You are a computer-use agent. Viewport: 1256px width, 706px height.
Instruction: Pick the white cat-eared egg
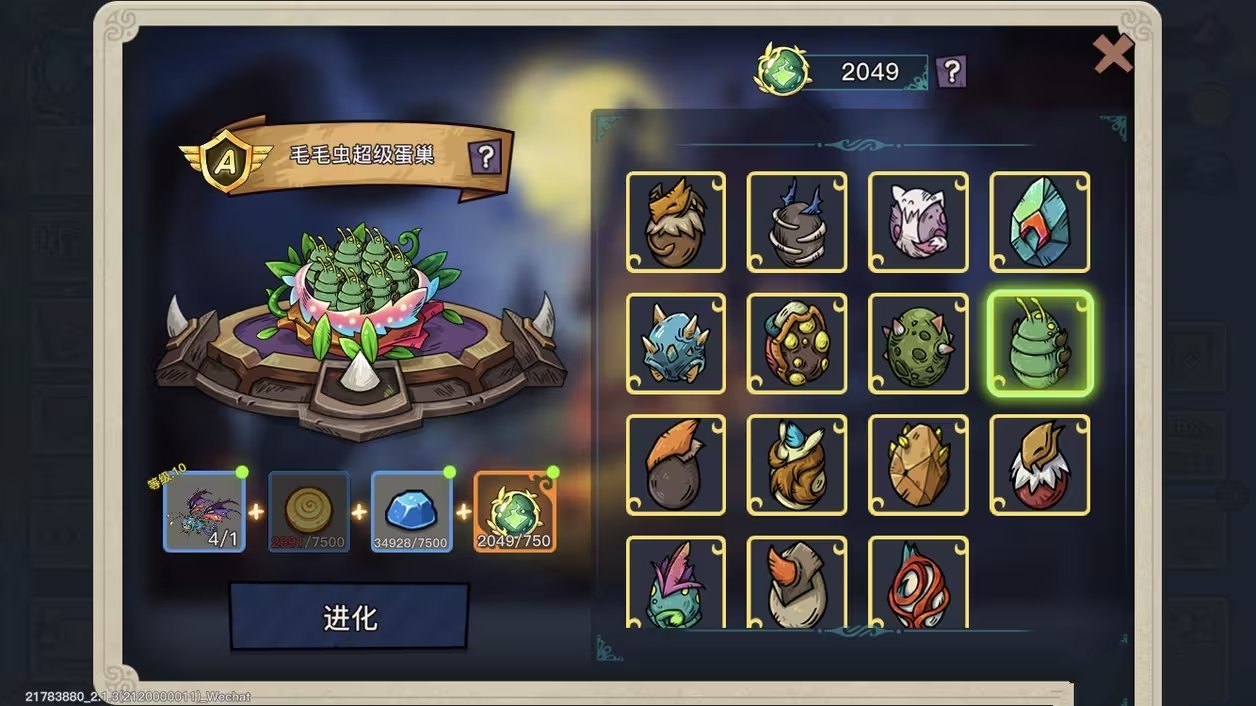pyautogui.click(x=918, y=222)
